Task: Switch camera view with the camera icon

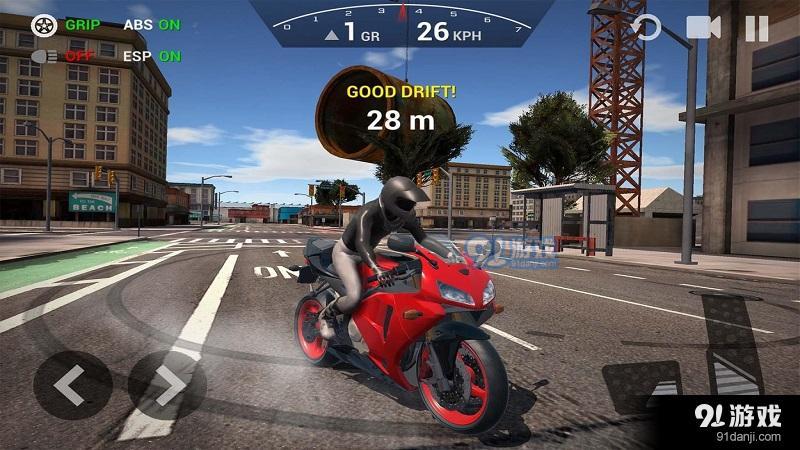Action: [703, 28]
